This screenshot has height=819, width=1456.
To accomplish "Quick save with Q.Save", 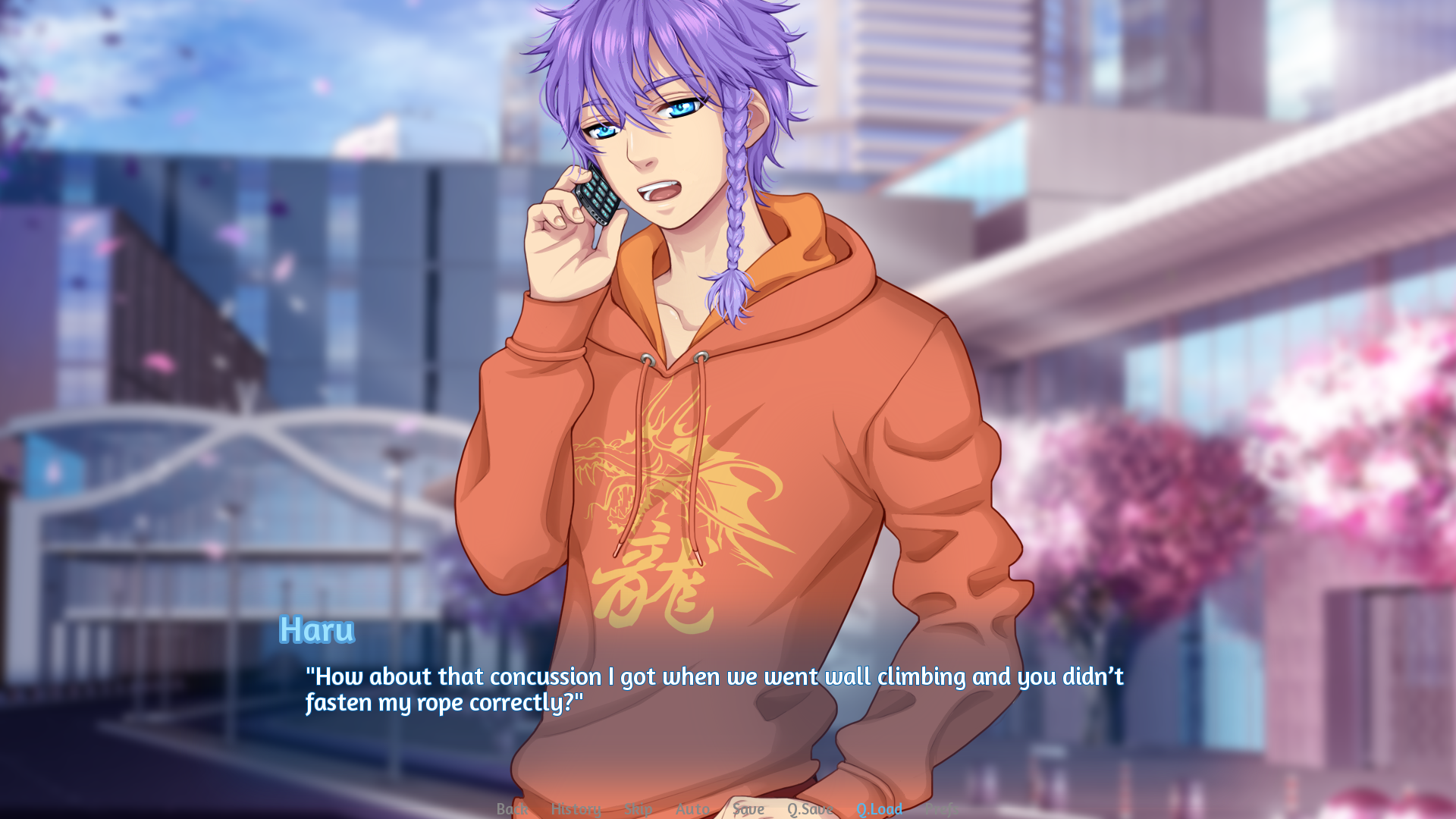I will point(810,809).
